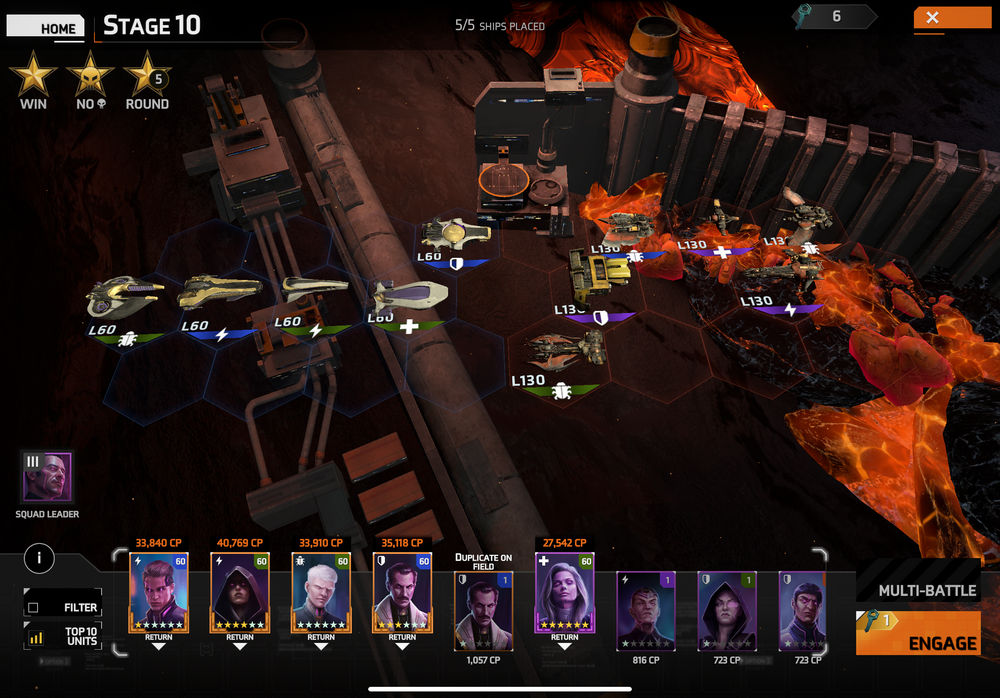Auto-select the Top 10 Units
The width and height of the screenshot is (1000, 698).
pos(64,636)
